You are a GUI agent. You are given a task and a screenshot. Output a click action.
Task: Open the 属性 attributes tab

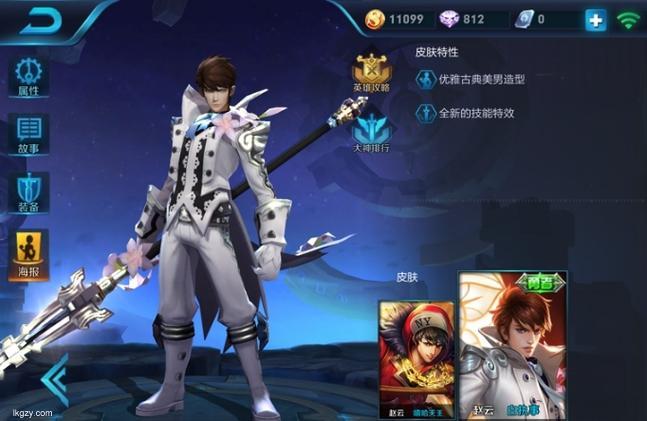(28, 76)
